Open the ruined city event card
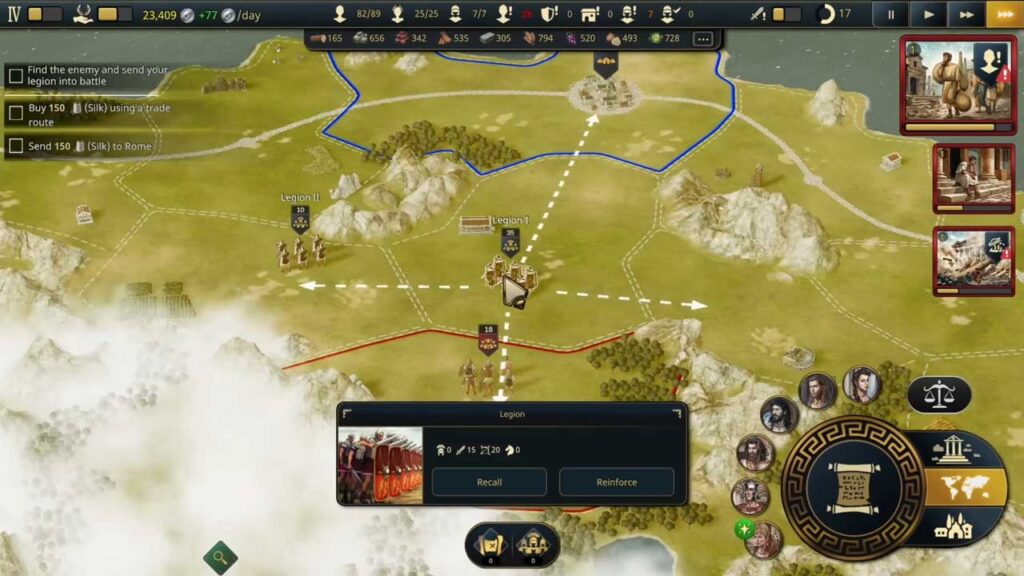This screenshot has height=576, width=1024. coord(959,260)
